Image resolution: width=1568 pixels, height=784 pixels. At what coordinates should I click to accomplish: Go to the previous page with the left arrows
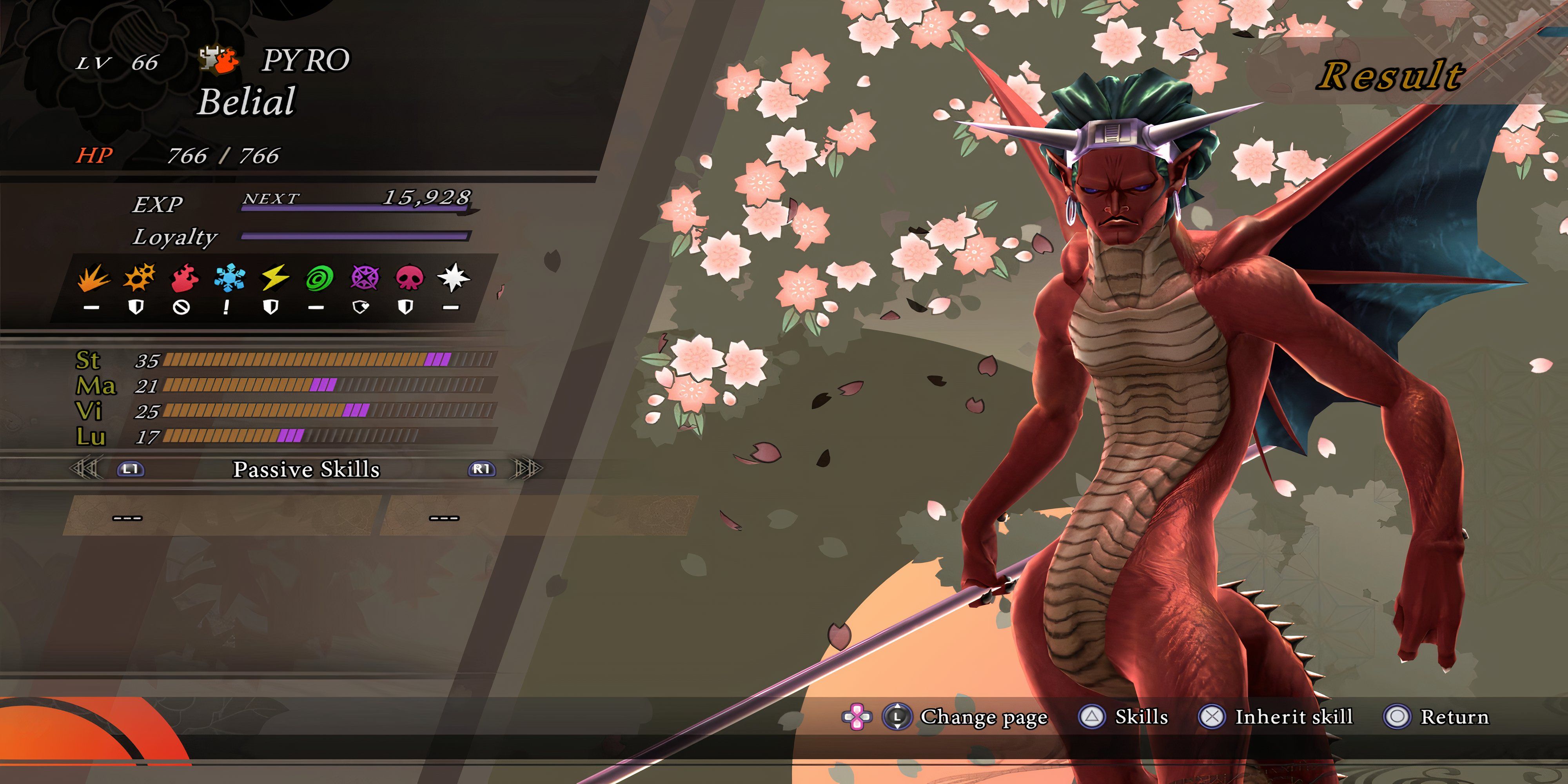85,469
